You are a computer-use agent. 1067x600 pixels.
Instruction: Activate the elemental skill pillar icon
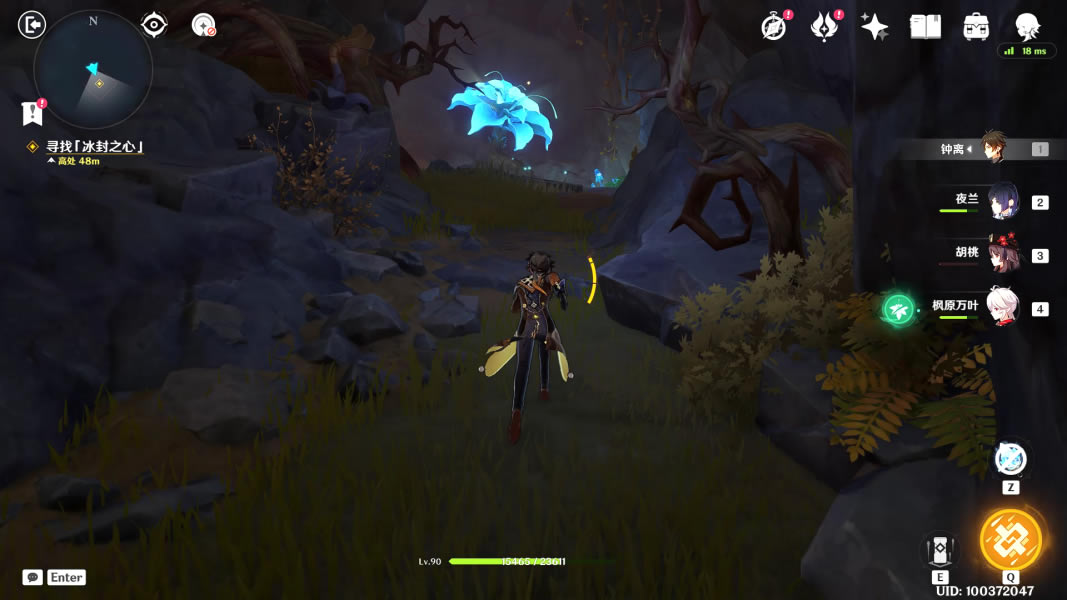(940, 548)
